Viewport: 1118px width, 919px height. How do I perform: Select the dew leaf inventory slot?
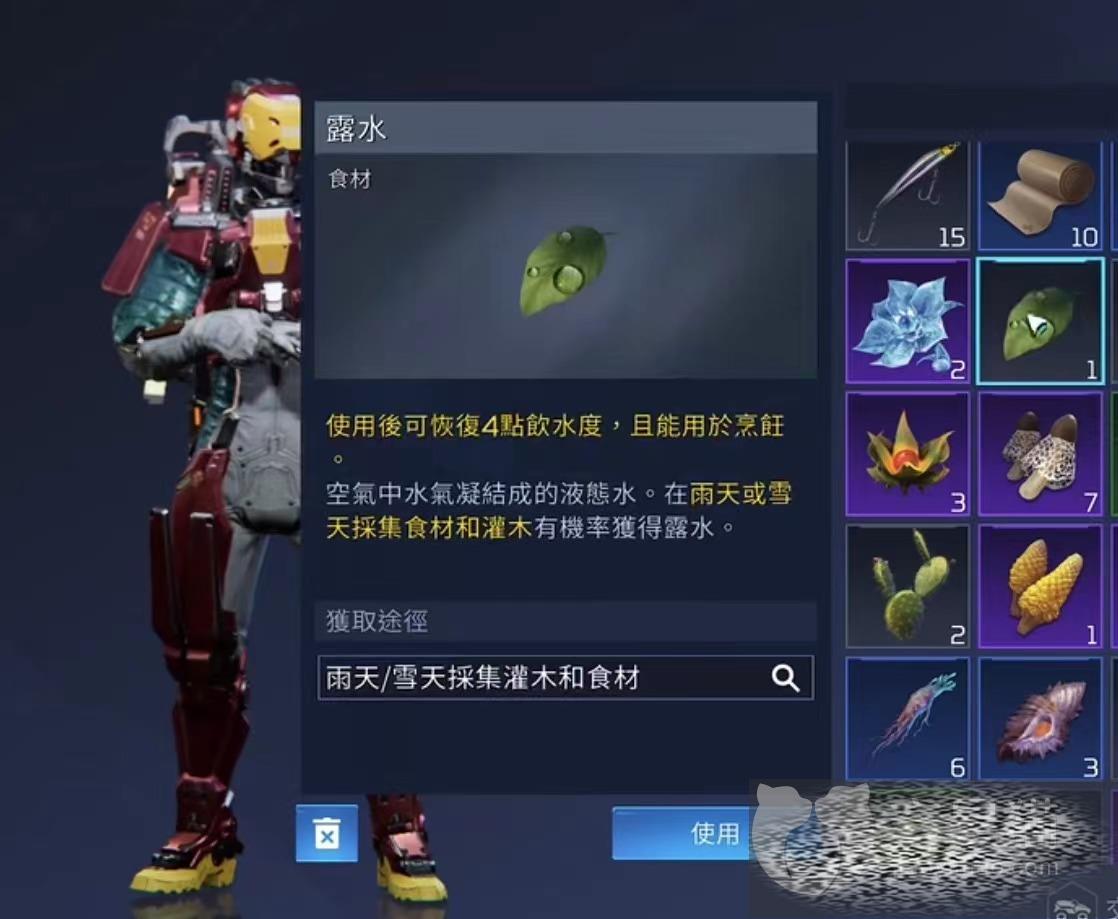[x=1039, y=321]
